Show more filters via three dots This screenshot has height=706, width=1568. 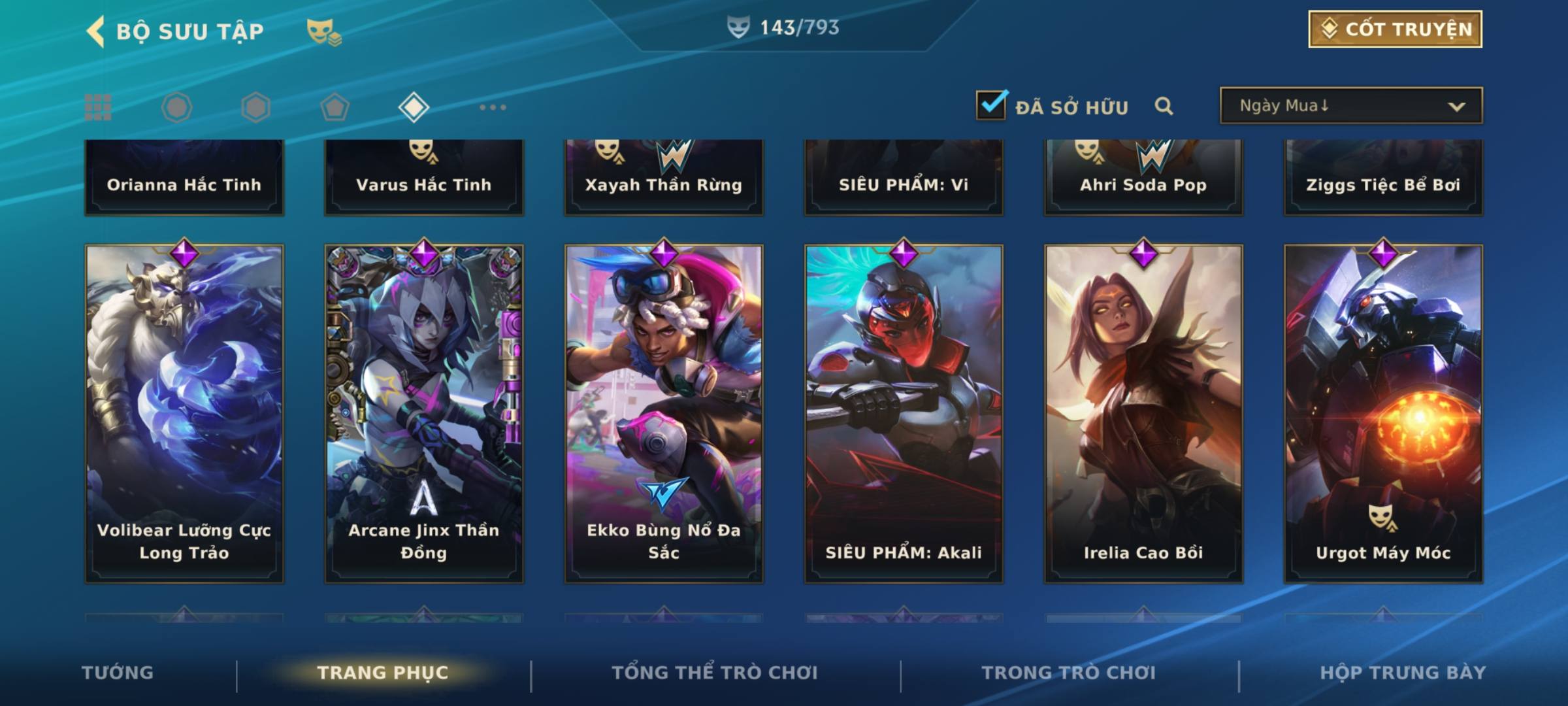pos(493,107)
